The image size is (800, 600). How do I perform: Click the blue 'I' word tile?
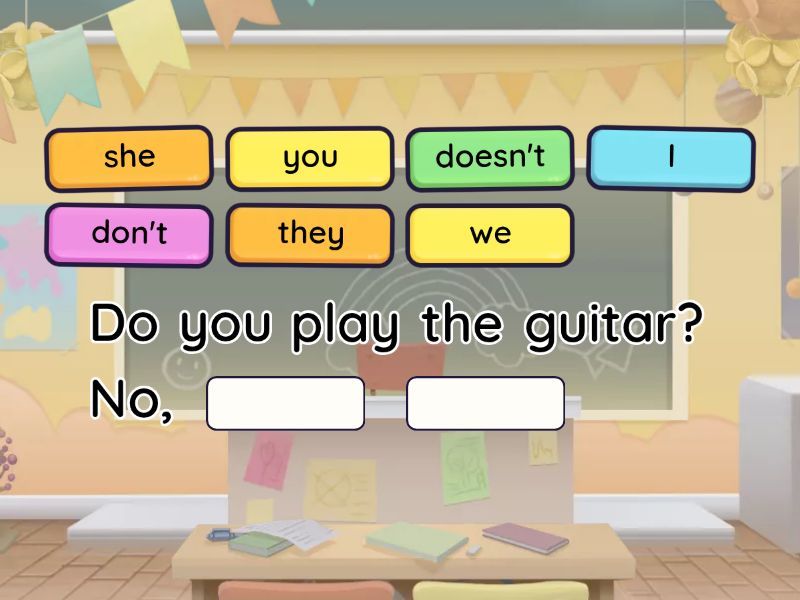pos(670,157)
